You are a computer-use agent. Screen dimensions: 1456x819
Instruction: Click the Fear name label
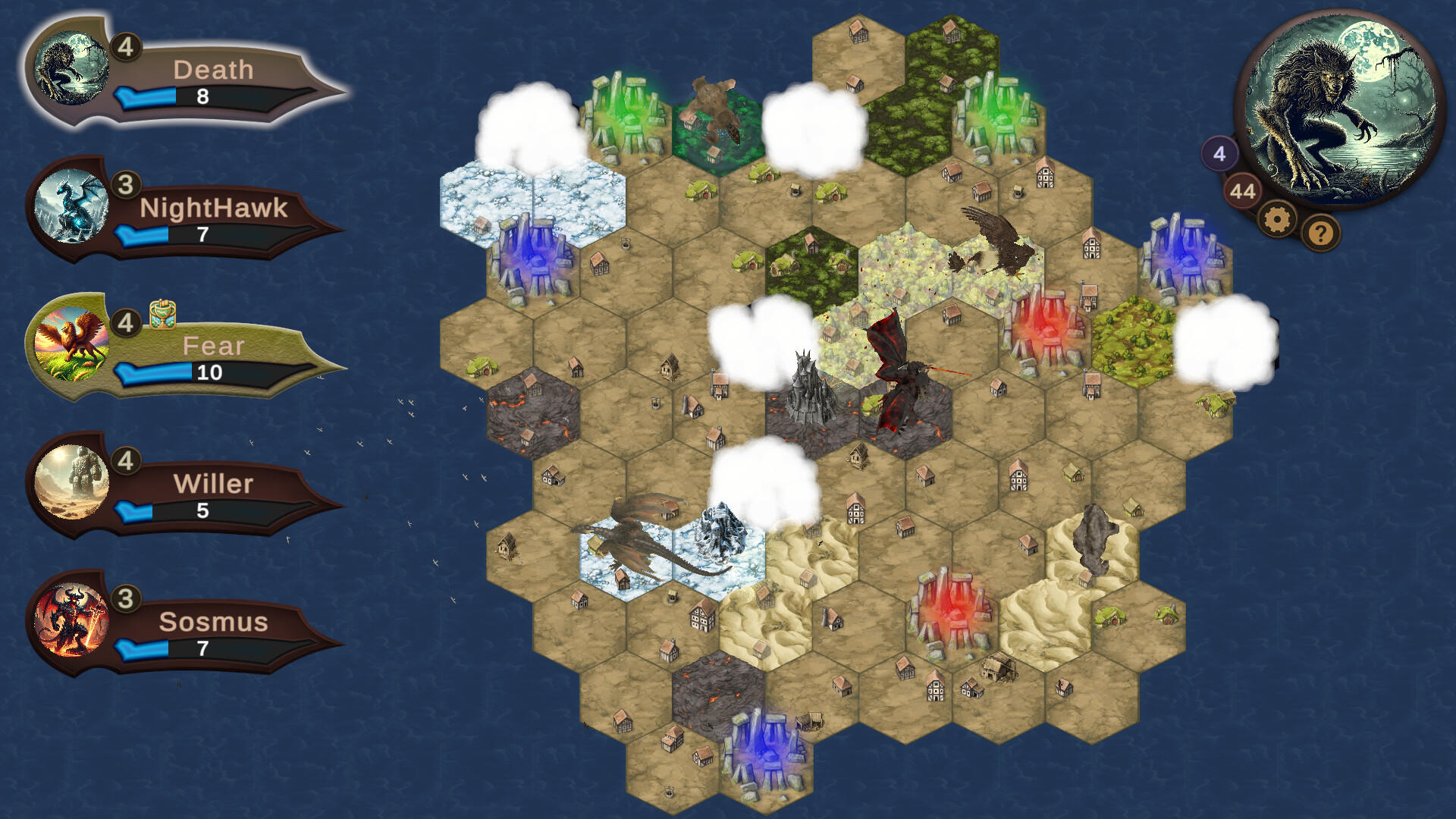coord(214,346)
